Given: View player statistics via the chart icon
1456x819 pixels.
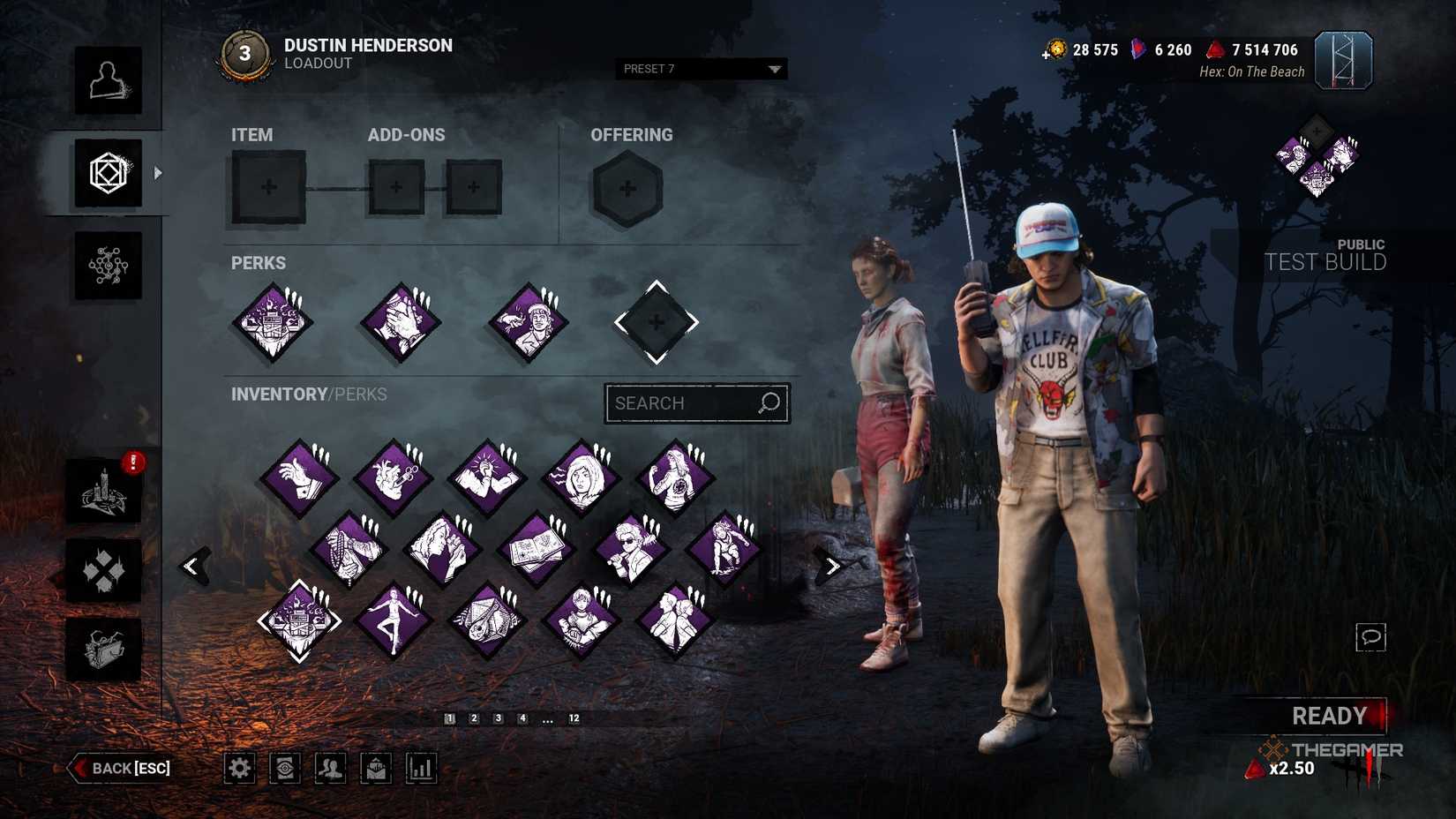Looking at the screenshot, I should [x=420, y=768].
